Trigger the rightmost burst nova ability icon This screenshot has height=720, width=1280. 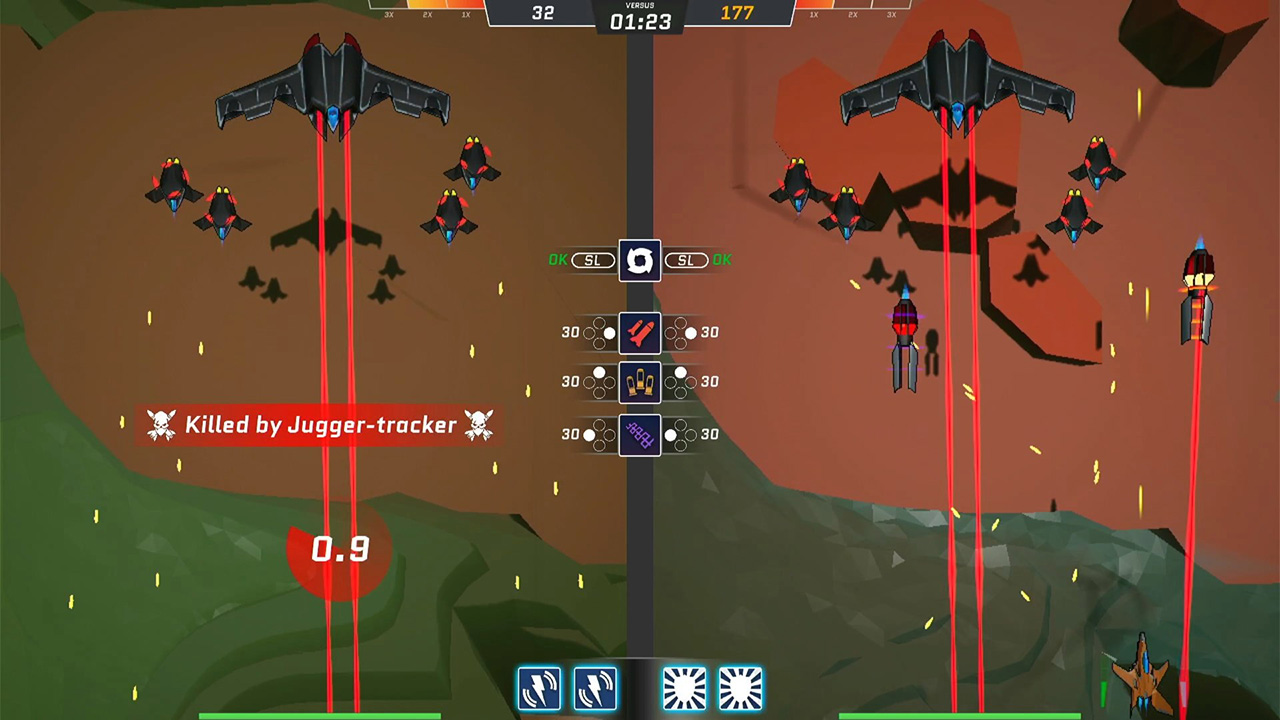(x=740, y=687)
